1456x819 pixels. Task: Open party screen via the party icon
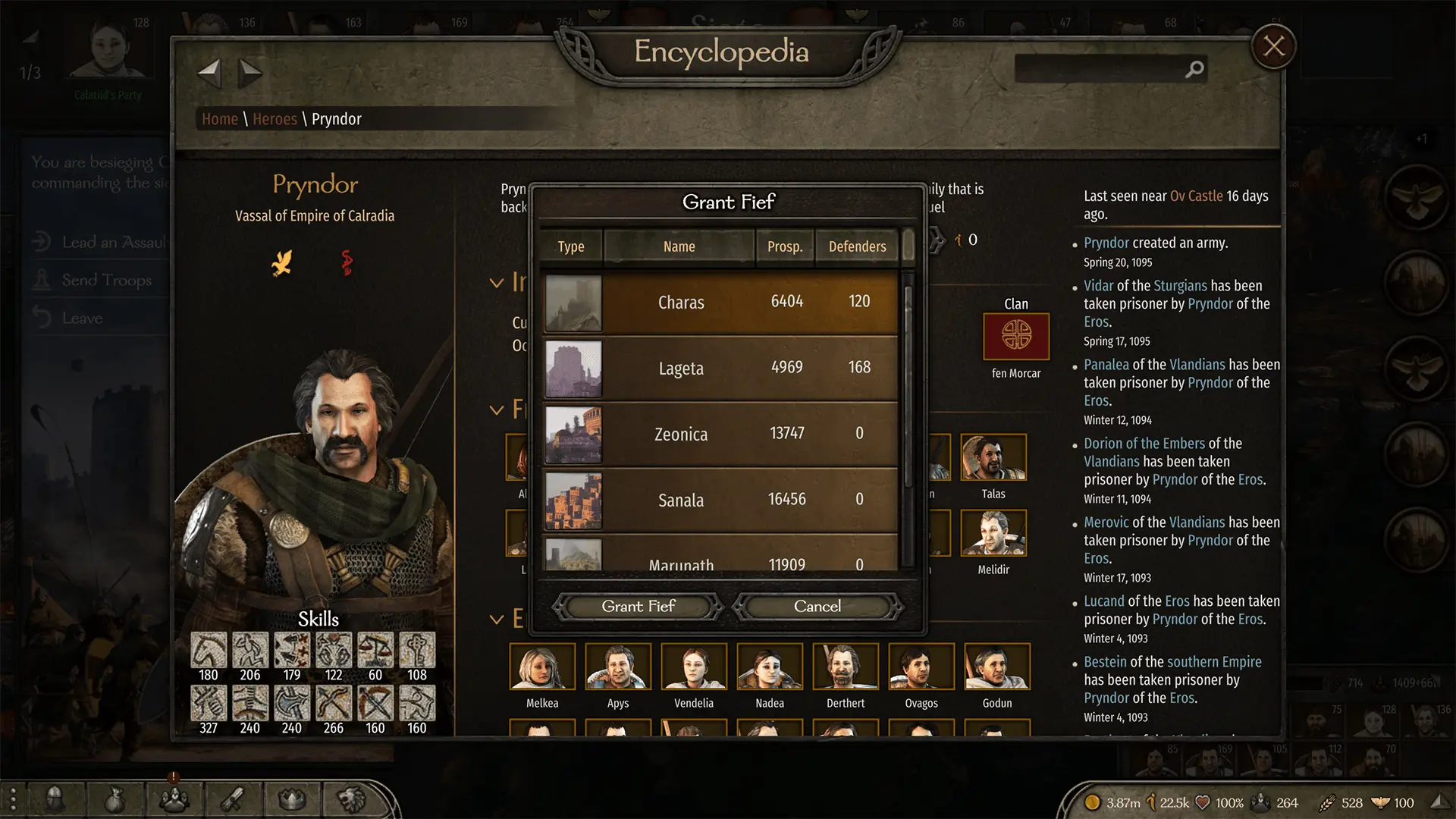tap(174, 799)
